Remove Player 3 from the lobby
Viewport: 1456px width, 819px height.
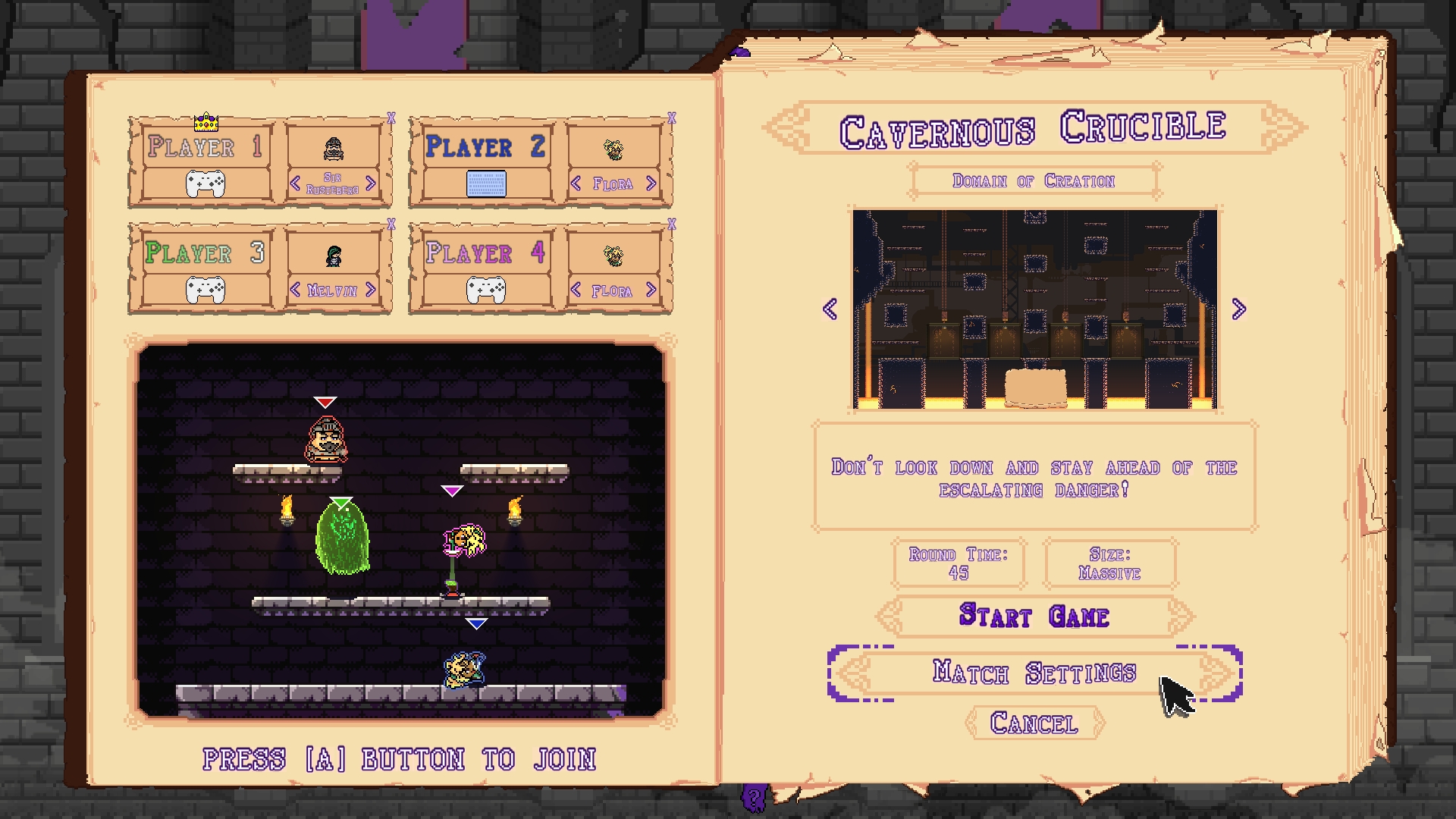click(x=391, y=225)
